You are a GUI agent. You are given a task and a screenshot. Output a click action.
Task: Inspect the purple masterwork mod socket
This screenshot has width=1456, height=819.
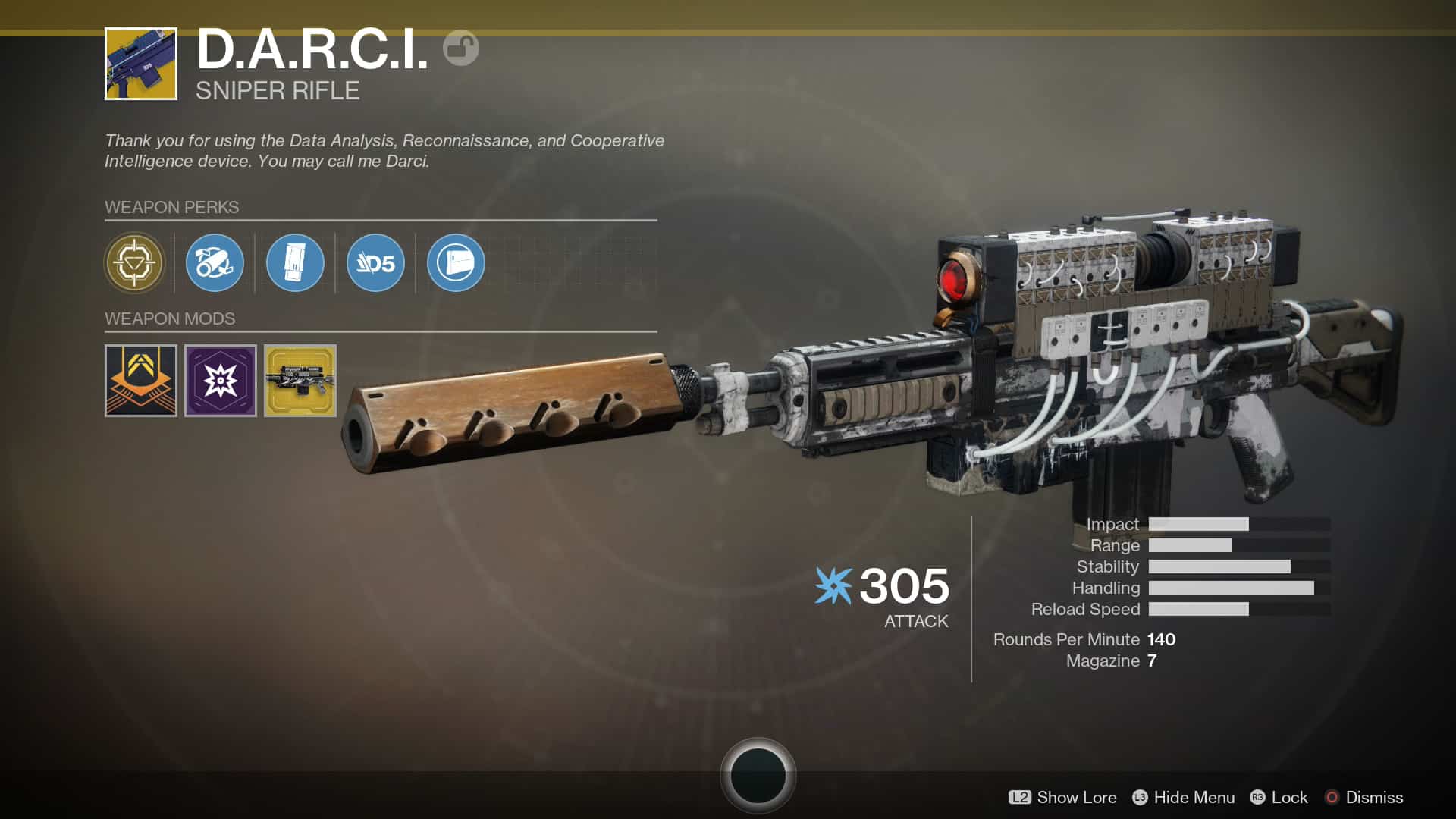tap(220, 380)
